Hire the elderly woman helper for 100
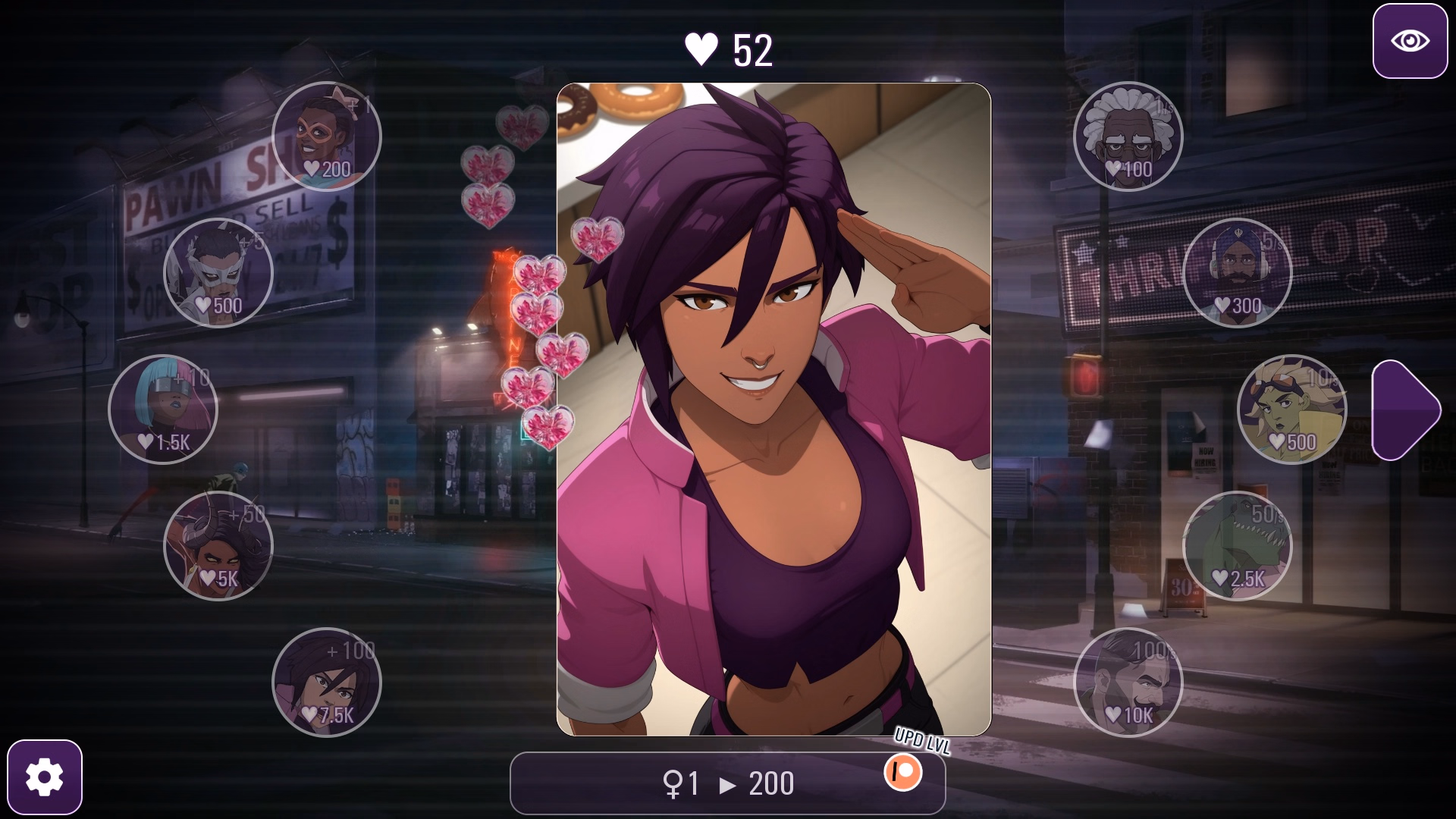 click(1128, 136)
